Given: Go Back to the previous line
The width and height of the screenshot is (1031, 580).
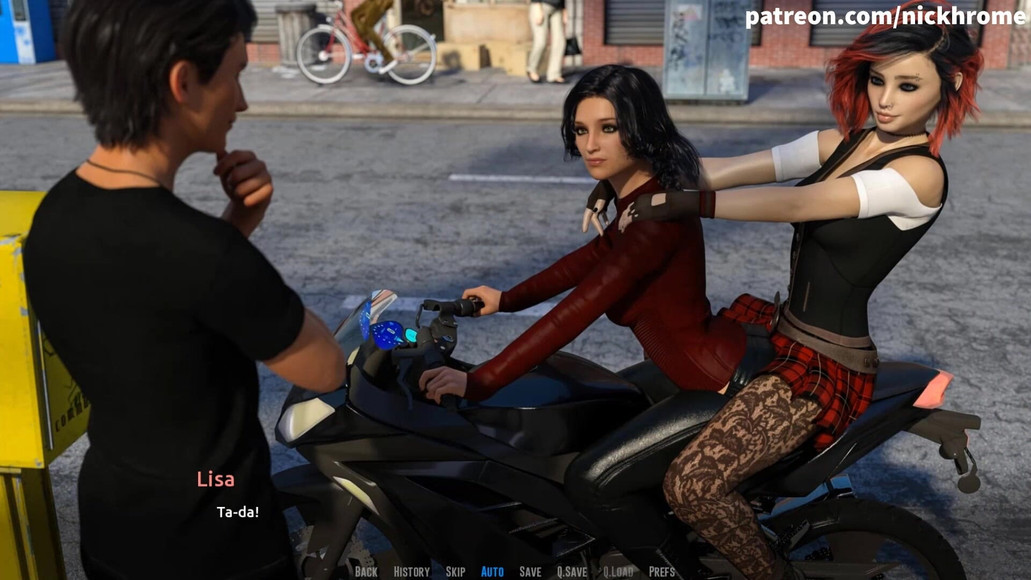Looking at the screenshot, I should [366, 572].
